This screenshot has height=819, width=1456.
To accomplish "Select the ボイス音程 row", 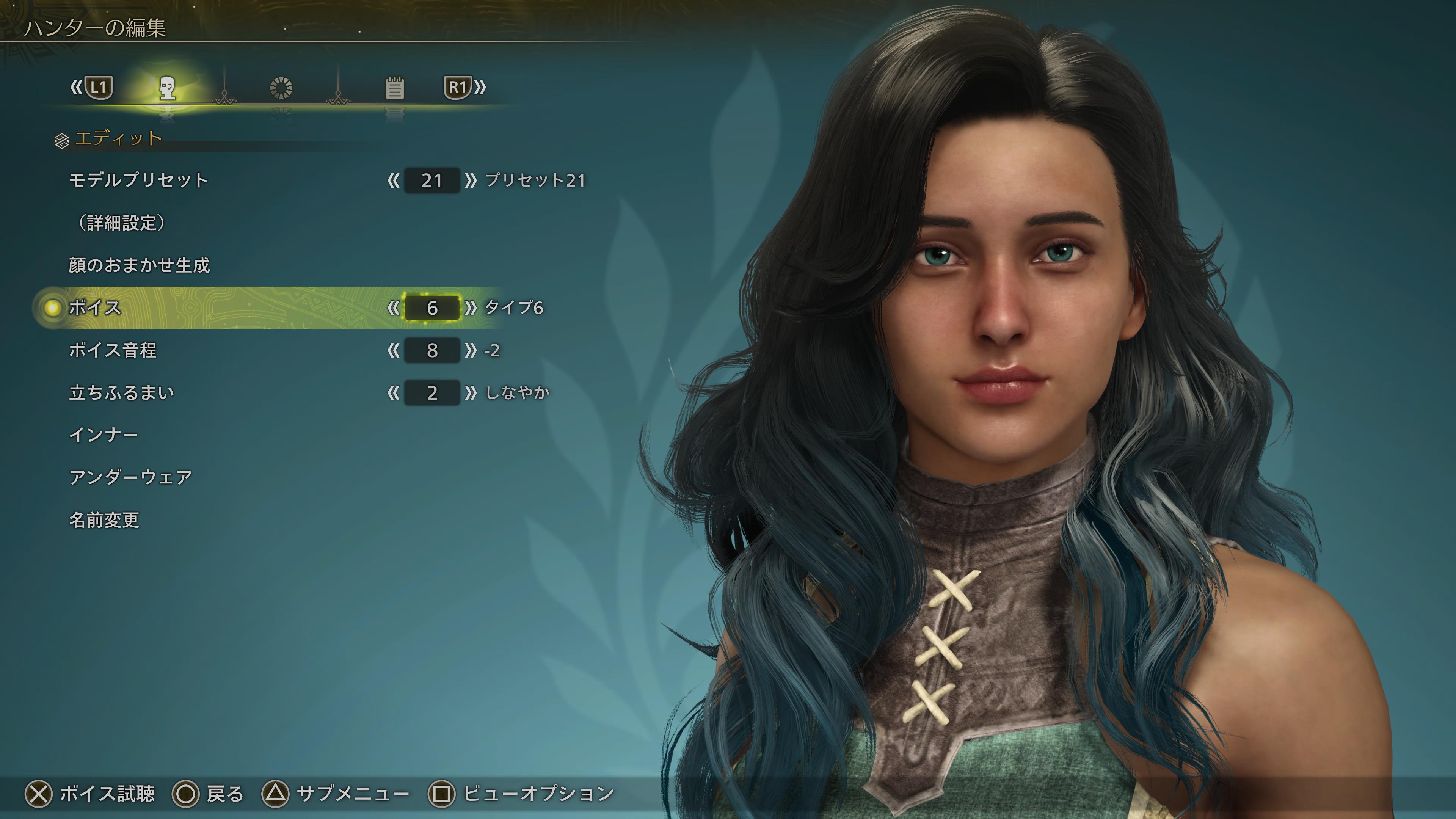I will pyautogui.click(x=113, y=350).
